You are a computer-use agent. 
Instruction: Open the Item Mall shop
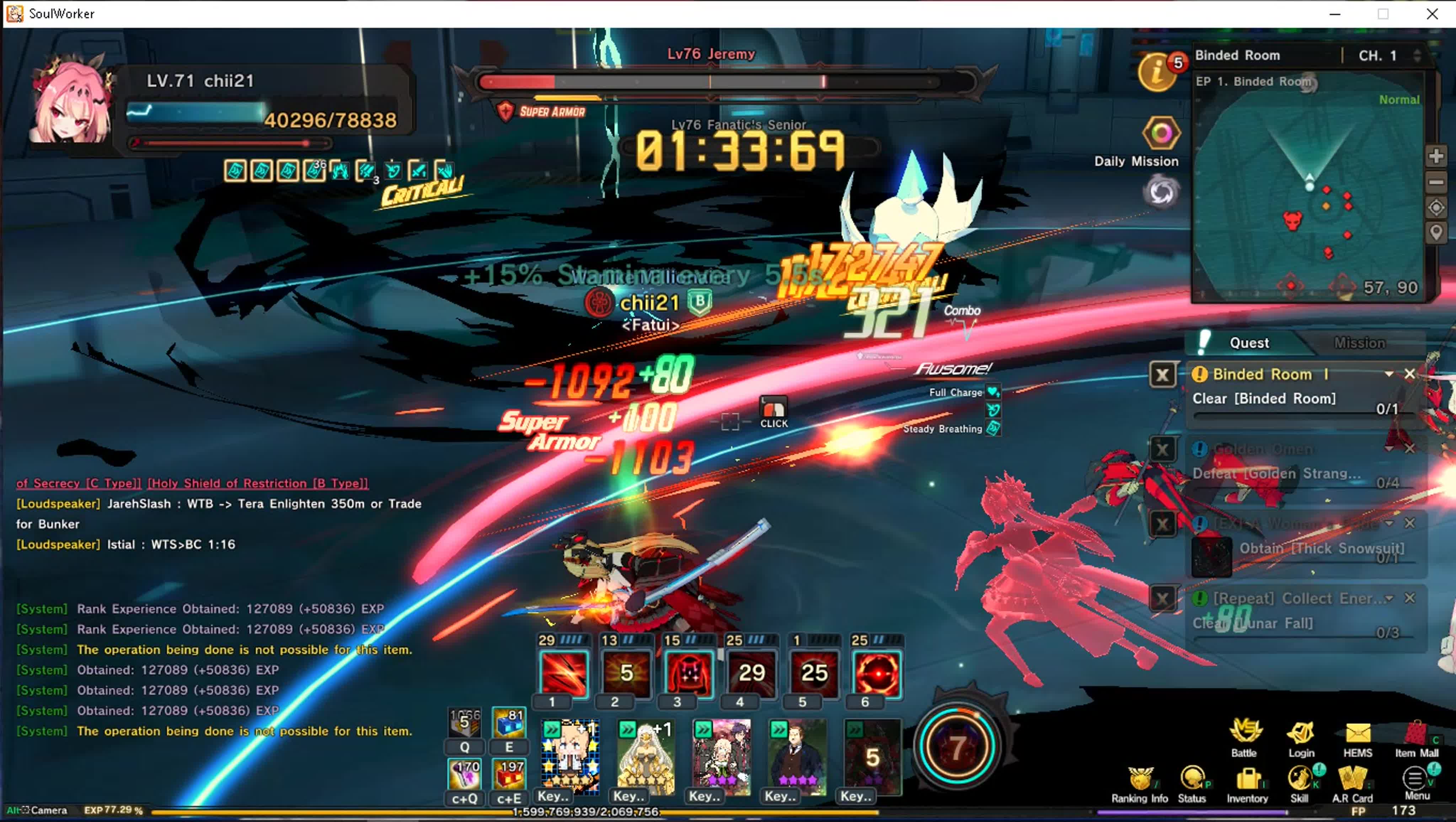1417,737
